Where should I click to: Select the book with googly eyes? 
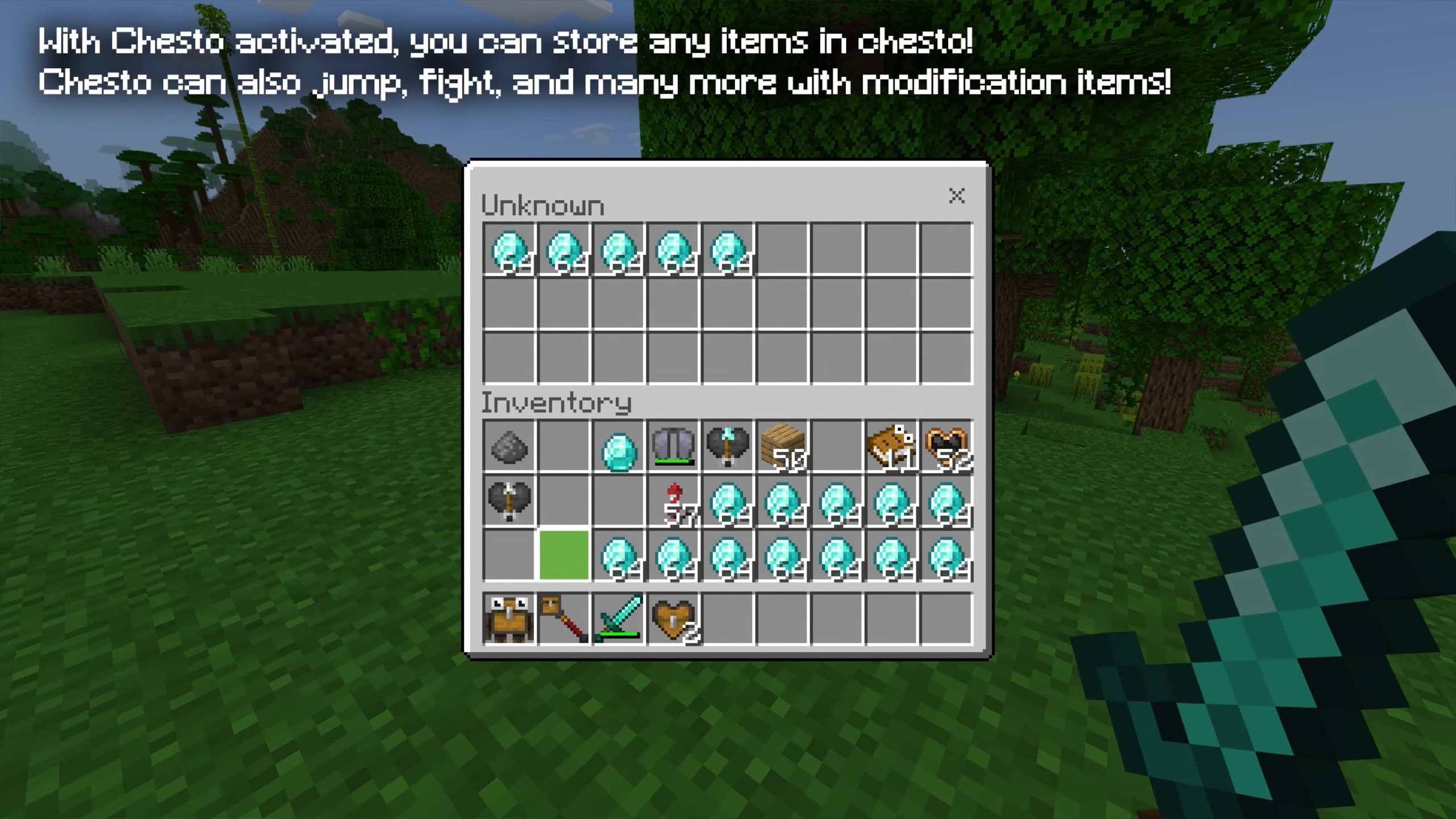tap(891, 447)
